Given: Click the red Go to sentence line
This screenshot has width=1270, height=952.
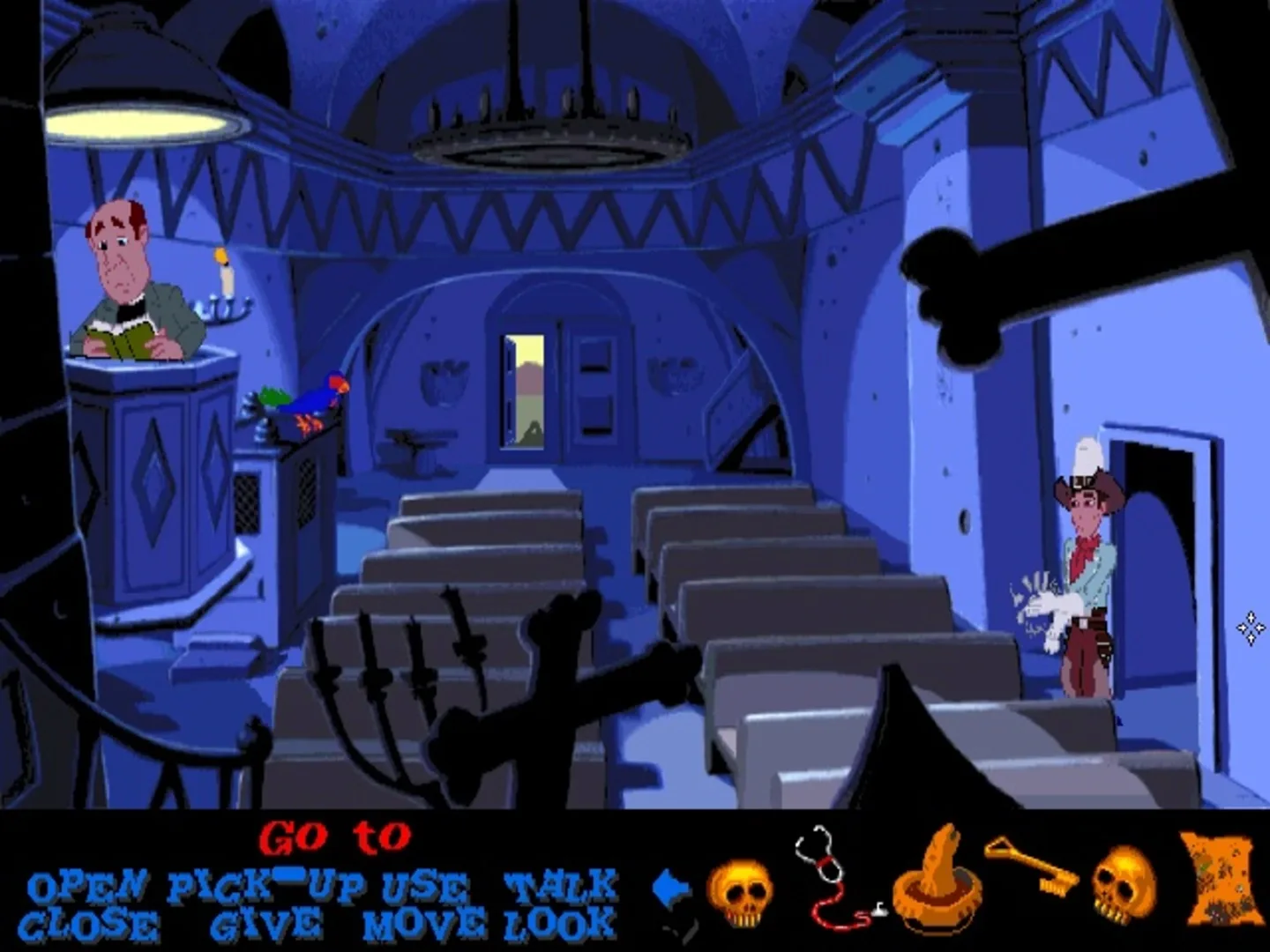Looking at the screenshot, I should [335, 837].
